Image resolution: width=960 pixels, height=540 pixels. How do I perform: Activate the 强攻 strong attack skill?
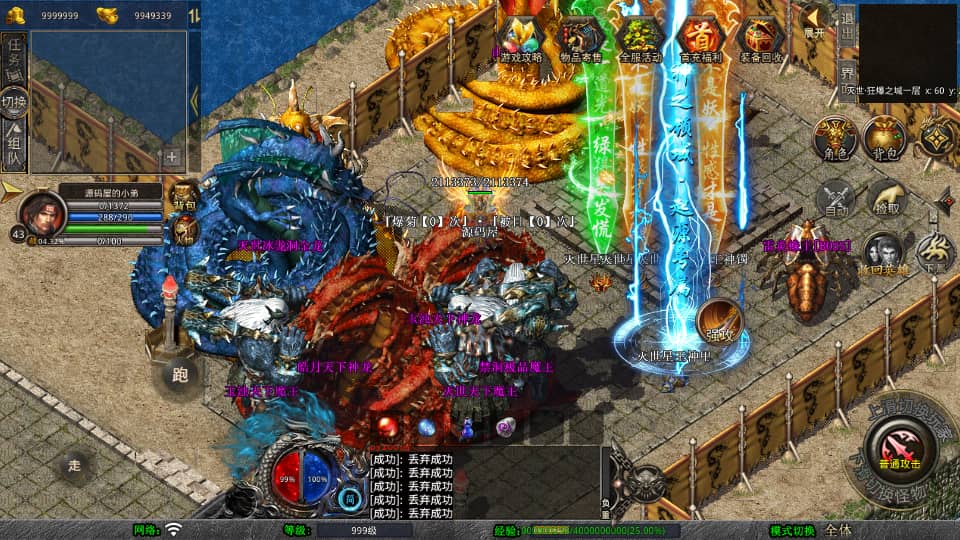tap(718, 321)
